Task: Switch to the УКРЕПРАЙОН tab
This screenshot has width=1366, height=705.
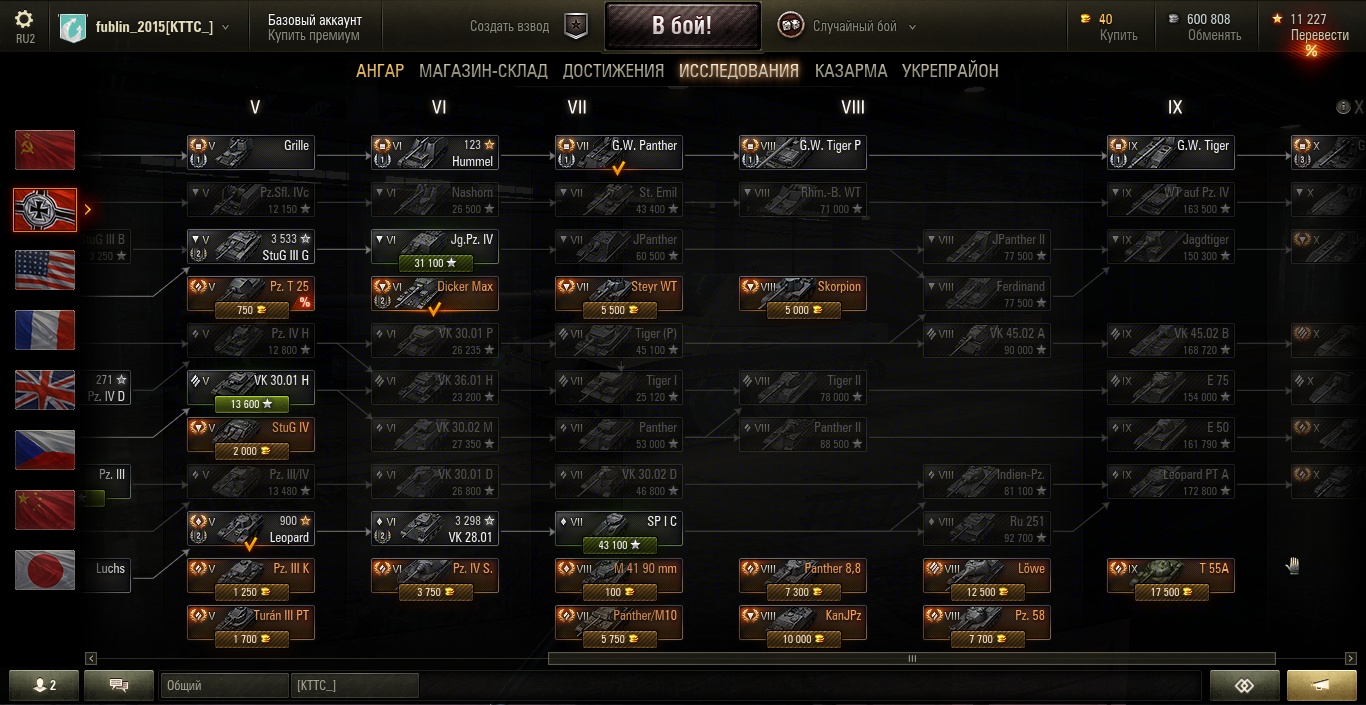Action: pos(950,71)
